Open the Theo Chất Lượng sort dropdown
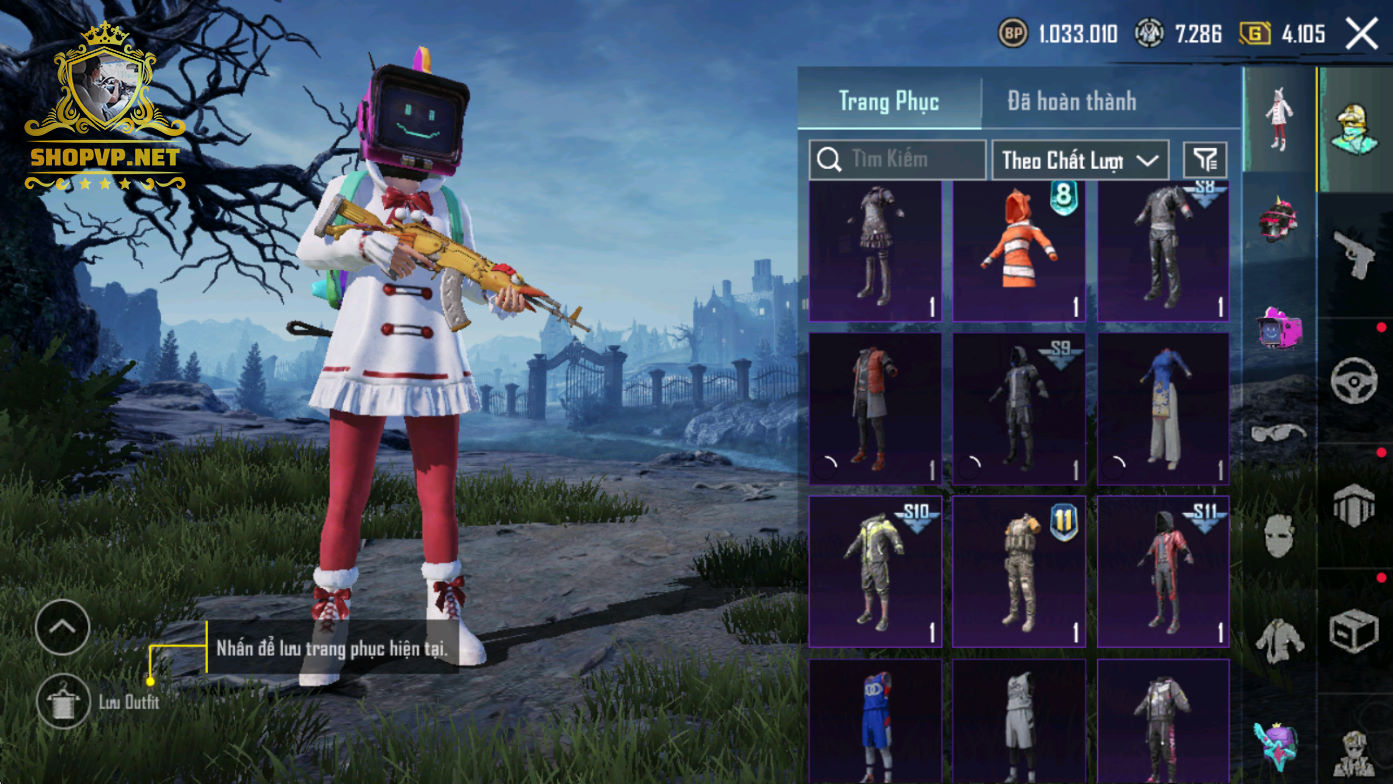 [x=1080, y=160]
